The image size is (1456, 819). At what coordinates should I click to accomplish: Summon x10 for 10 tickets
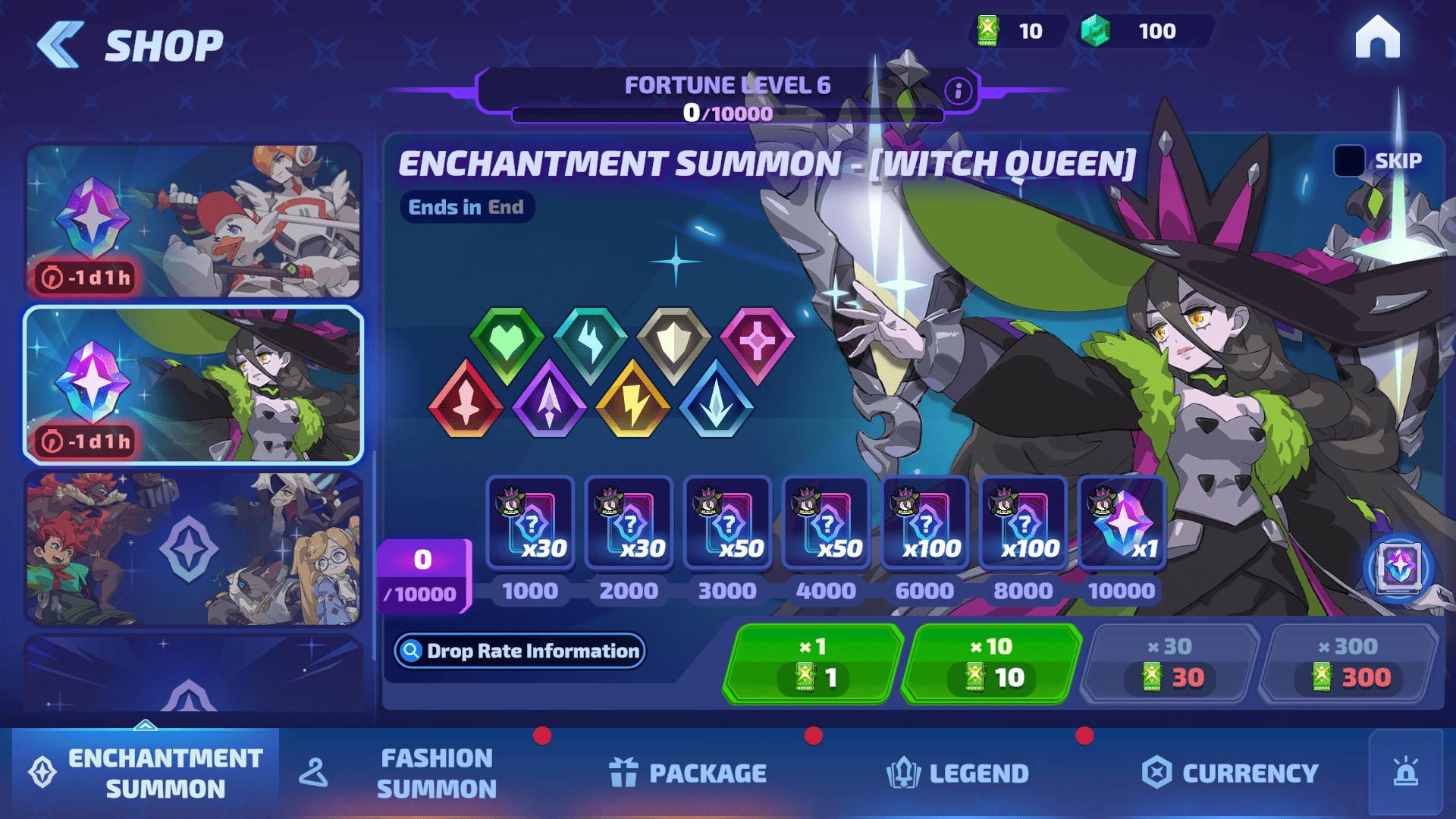point(992,664)
